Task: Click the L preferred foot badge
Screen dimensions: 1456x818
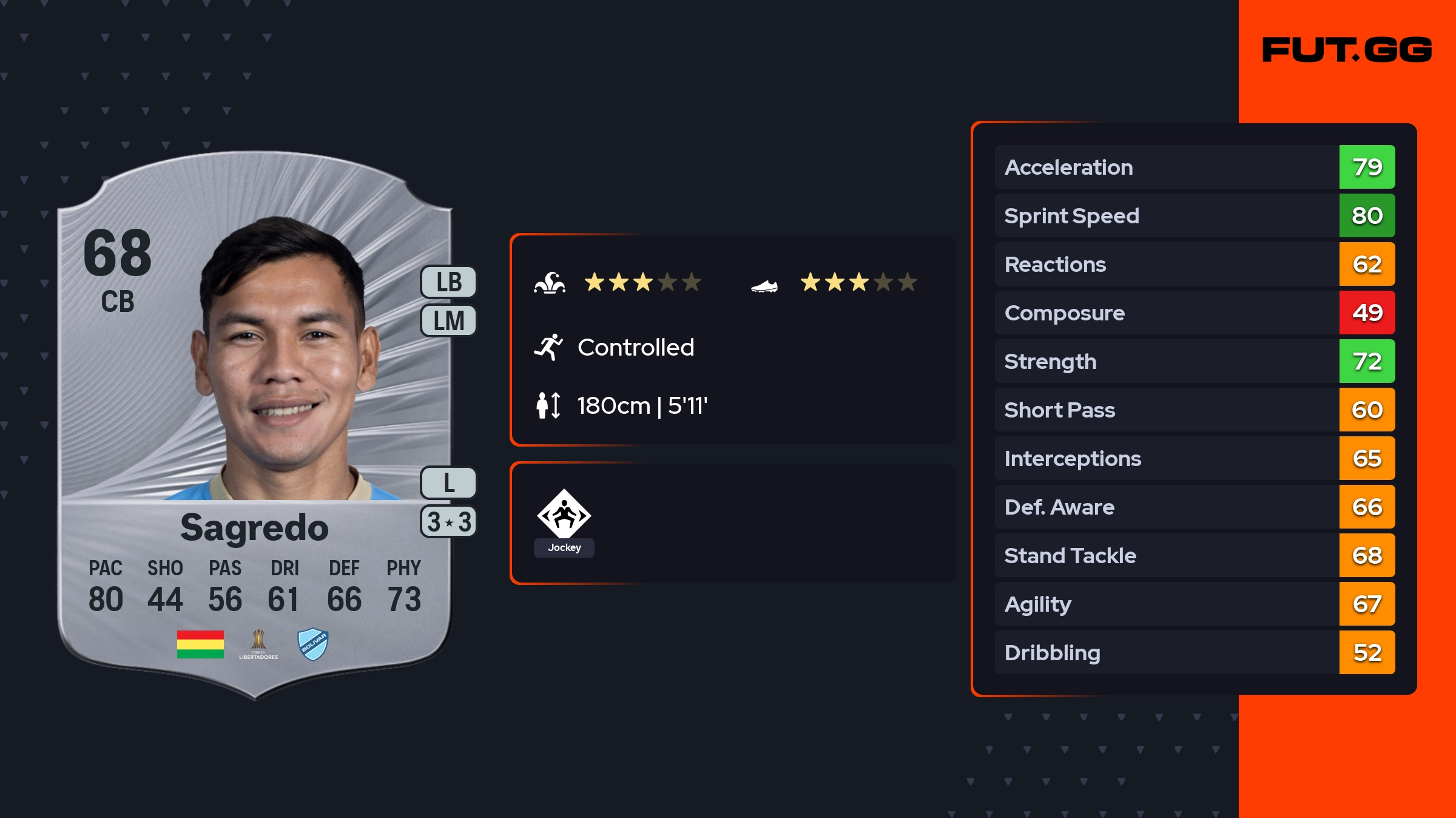Action: coord(449,483)
